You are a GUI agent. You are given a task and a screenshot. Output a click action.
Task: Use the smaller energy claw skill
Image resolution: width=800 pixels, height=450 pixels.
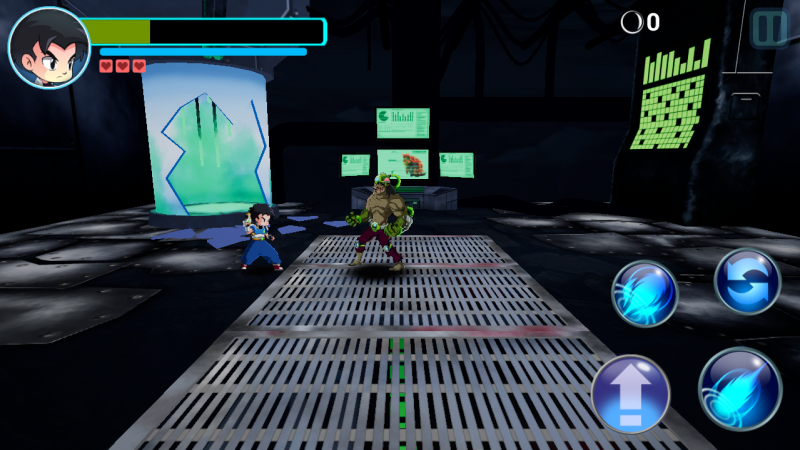[x=645, y=294]
